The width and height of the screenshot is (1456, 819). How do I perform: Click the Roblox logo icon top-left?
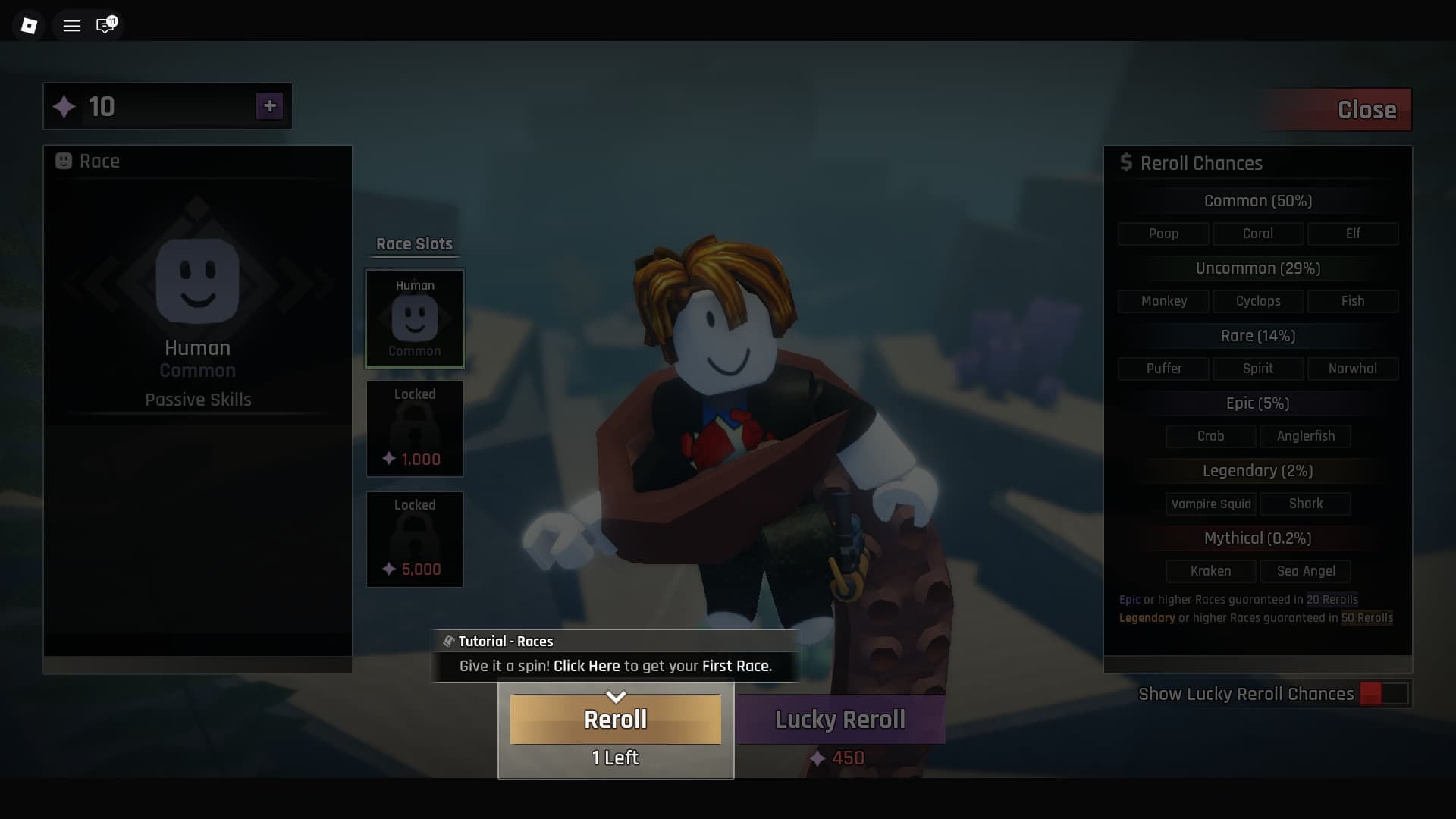29,24
